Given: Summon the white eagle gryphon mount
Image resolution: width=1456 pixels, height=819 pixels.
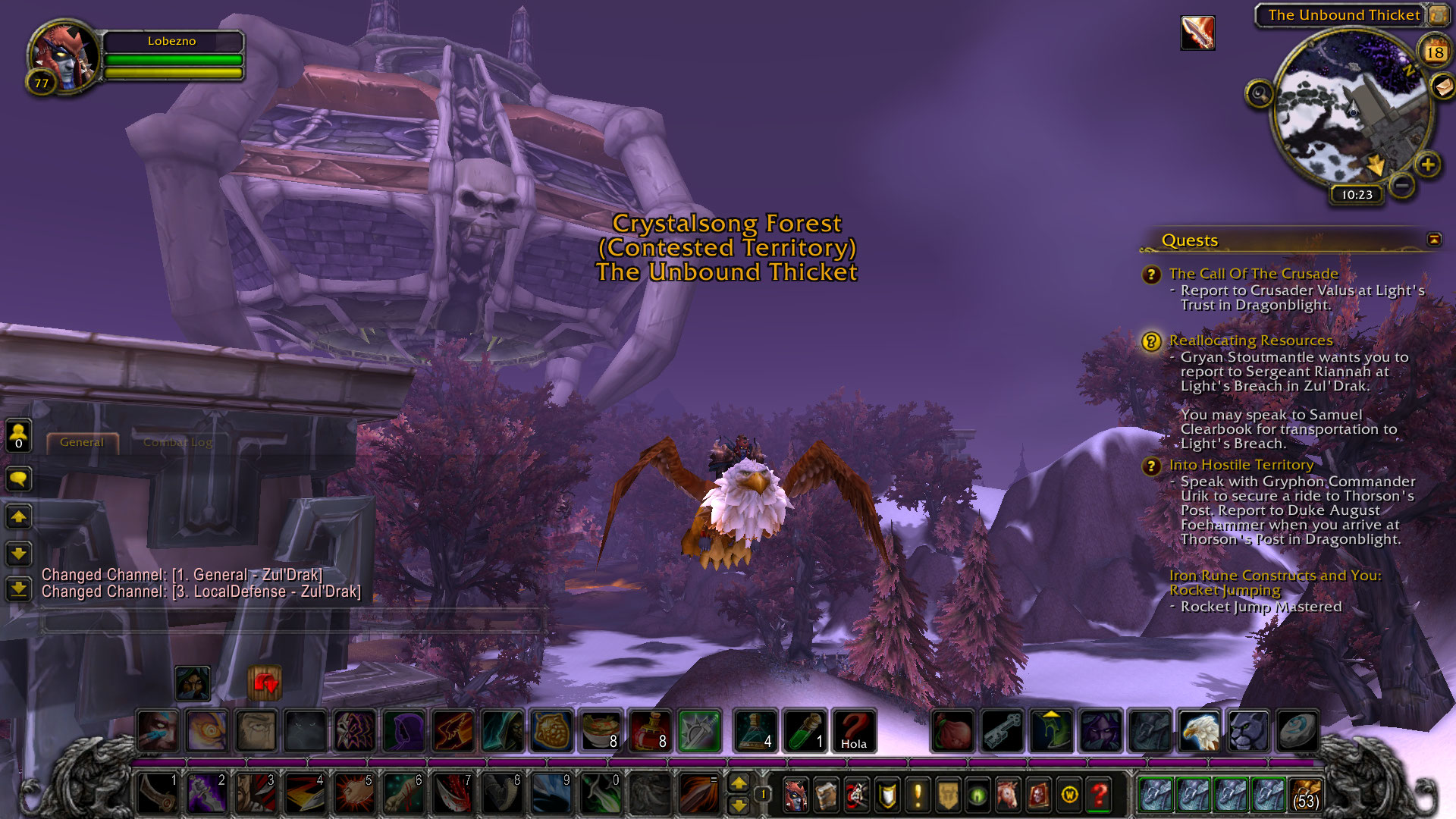Looking at the screenshot, I should pyautogui.click(x=1200, y=731).
